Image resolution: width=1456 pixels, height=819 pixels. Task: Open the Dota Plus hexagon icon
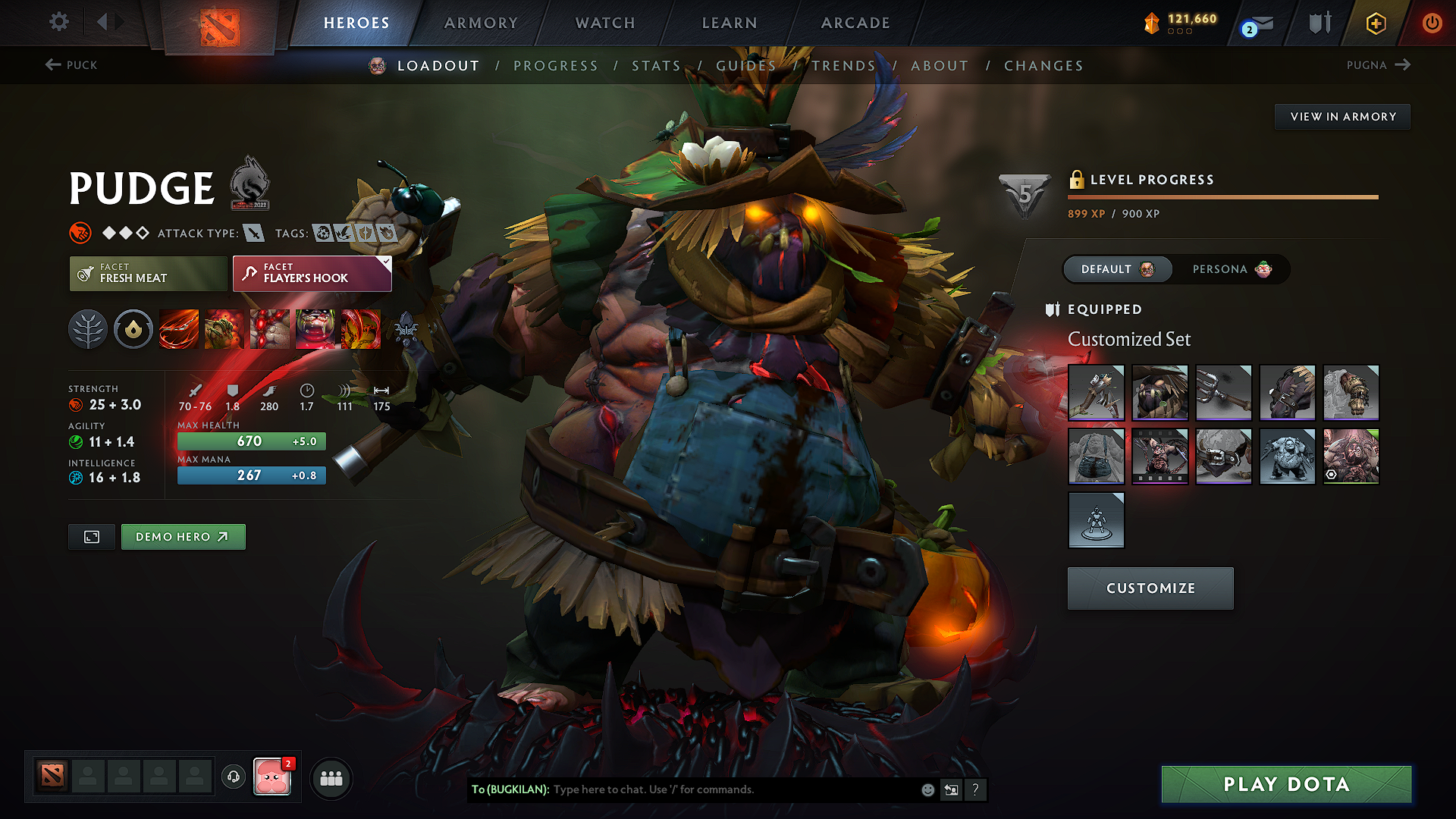click(x=1375, y=23)
